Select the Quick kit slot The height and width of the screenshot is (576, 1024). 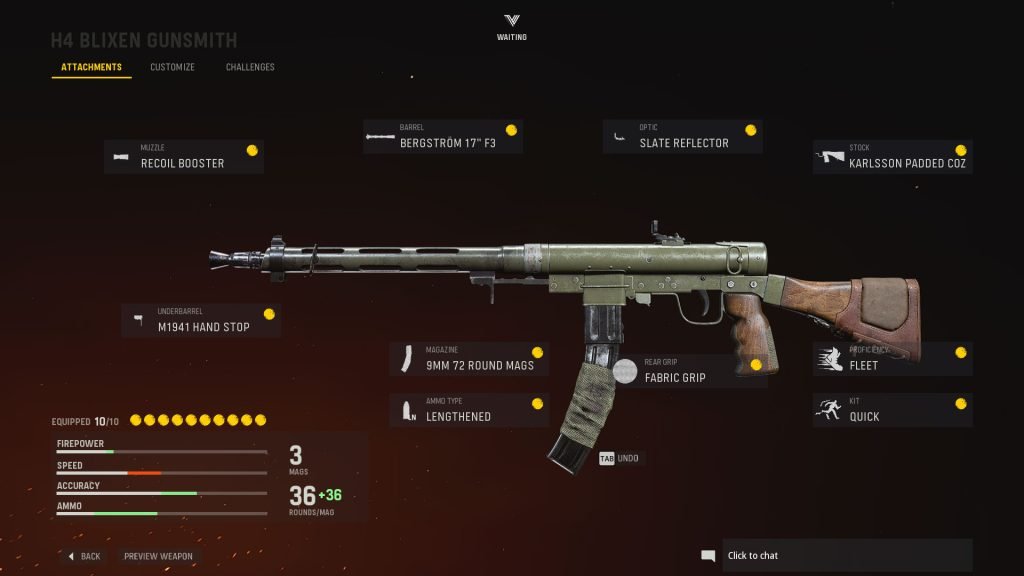[892, 410]
